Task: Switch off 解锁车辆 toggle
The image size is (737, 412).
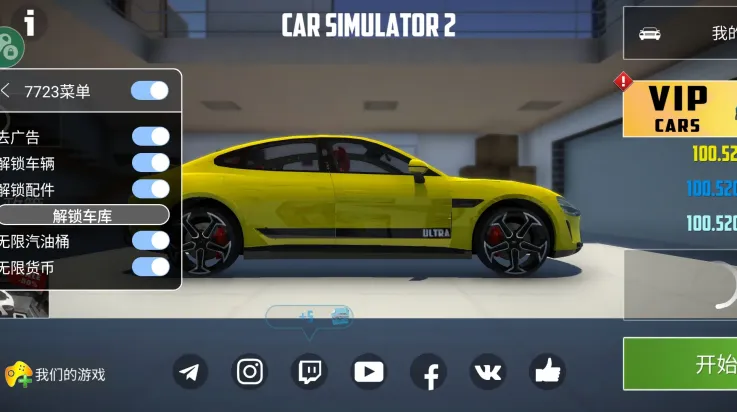Action: pyautogui.click(x=151, y=162)
